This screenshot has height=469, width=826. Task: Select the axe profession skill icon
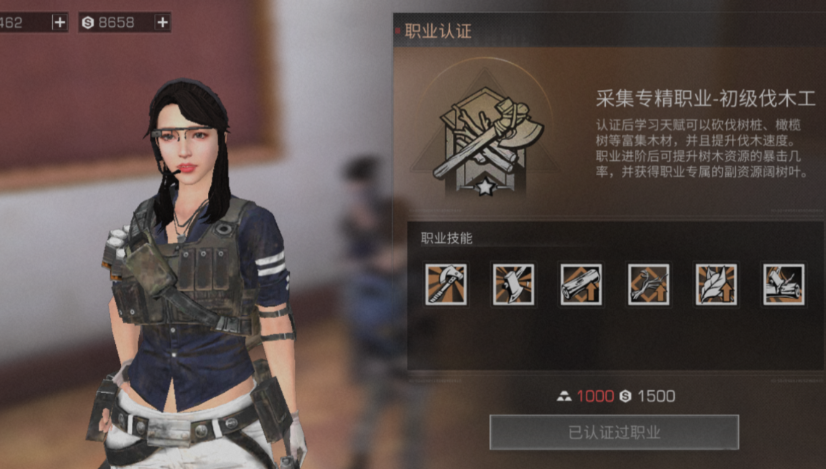click(443, 284)
